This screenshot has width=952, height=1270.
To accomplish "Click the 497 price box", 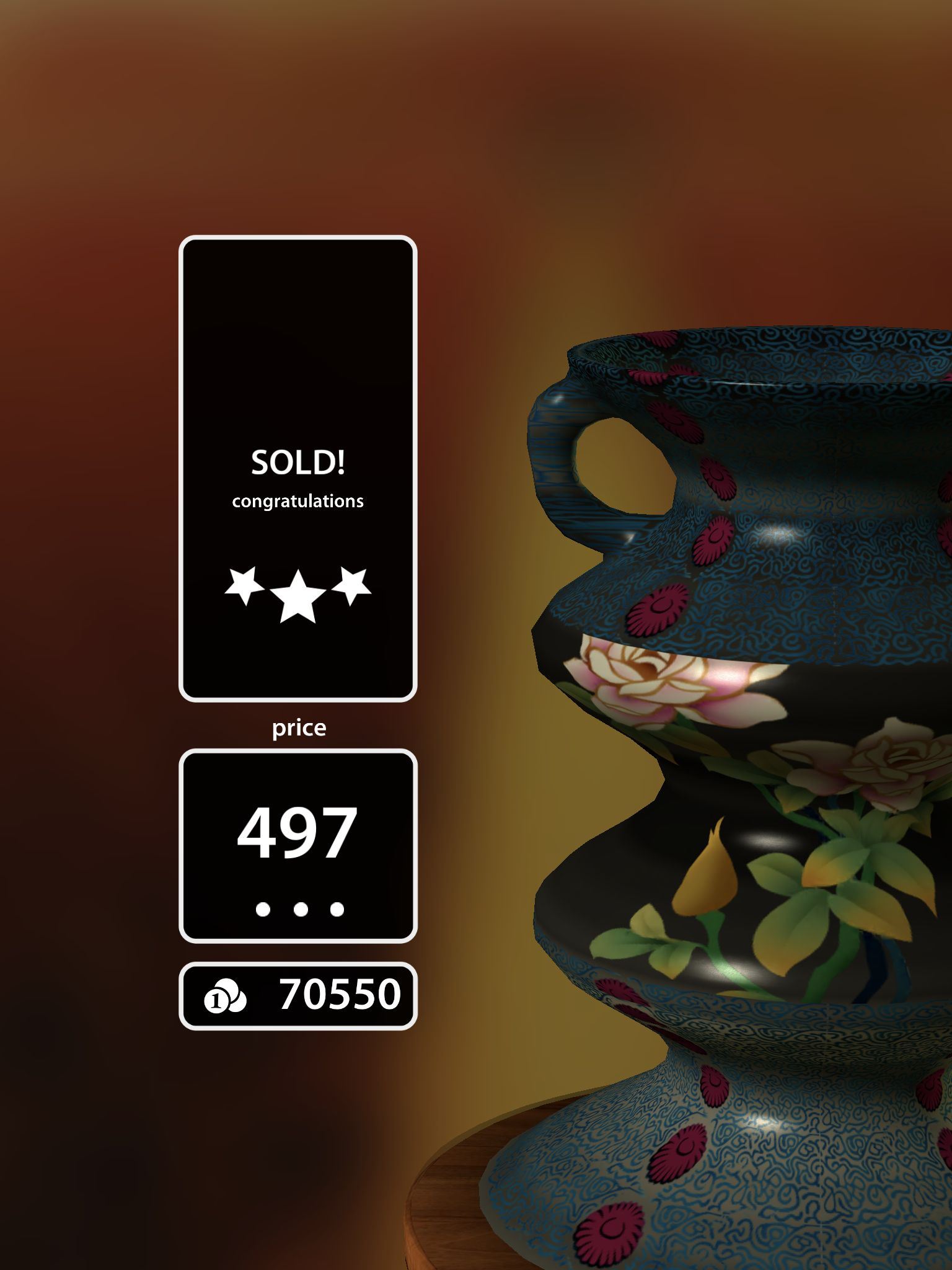I will [297, 846].
